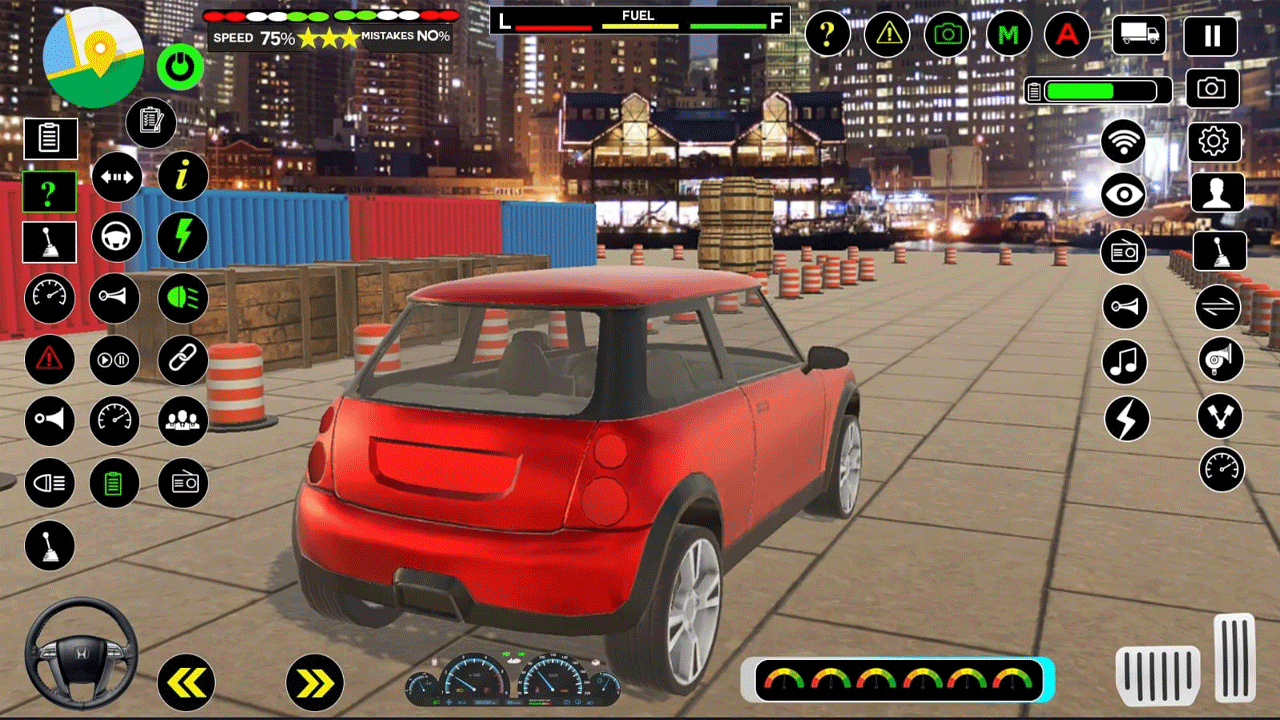
Task: Select the steering wheel control icon
Action: pos(115,237)
